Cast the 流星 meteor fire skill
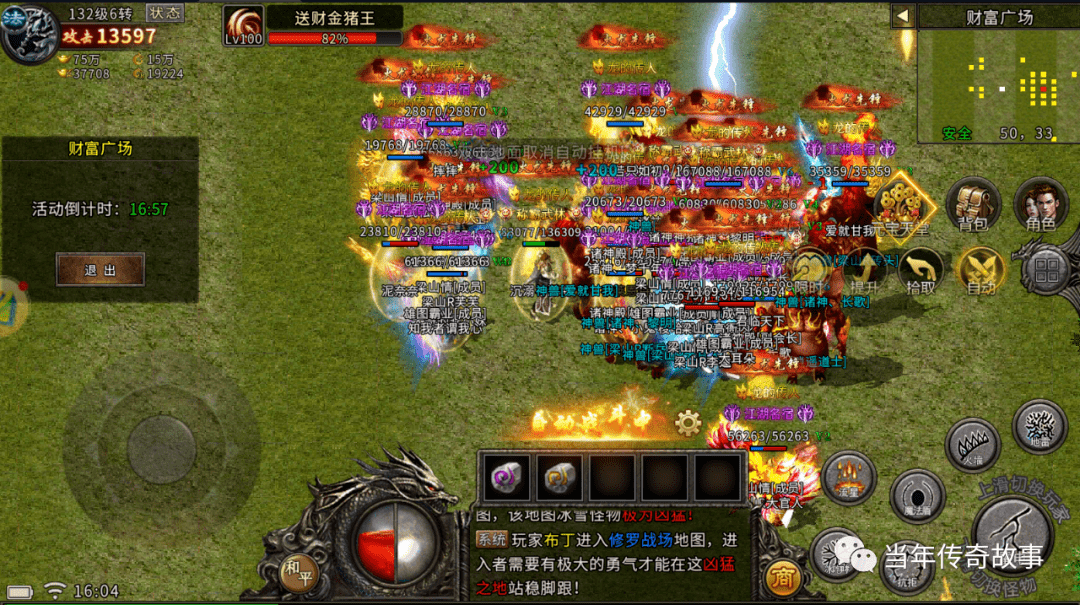The image size is (1080, 605). pyautogui.click(x=849, y=476)
